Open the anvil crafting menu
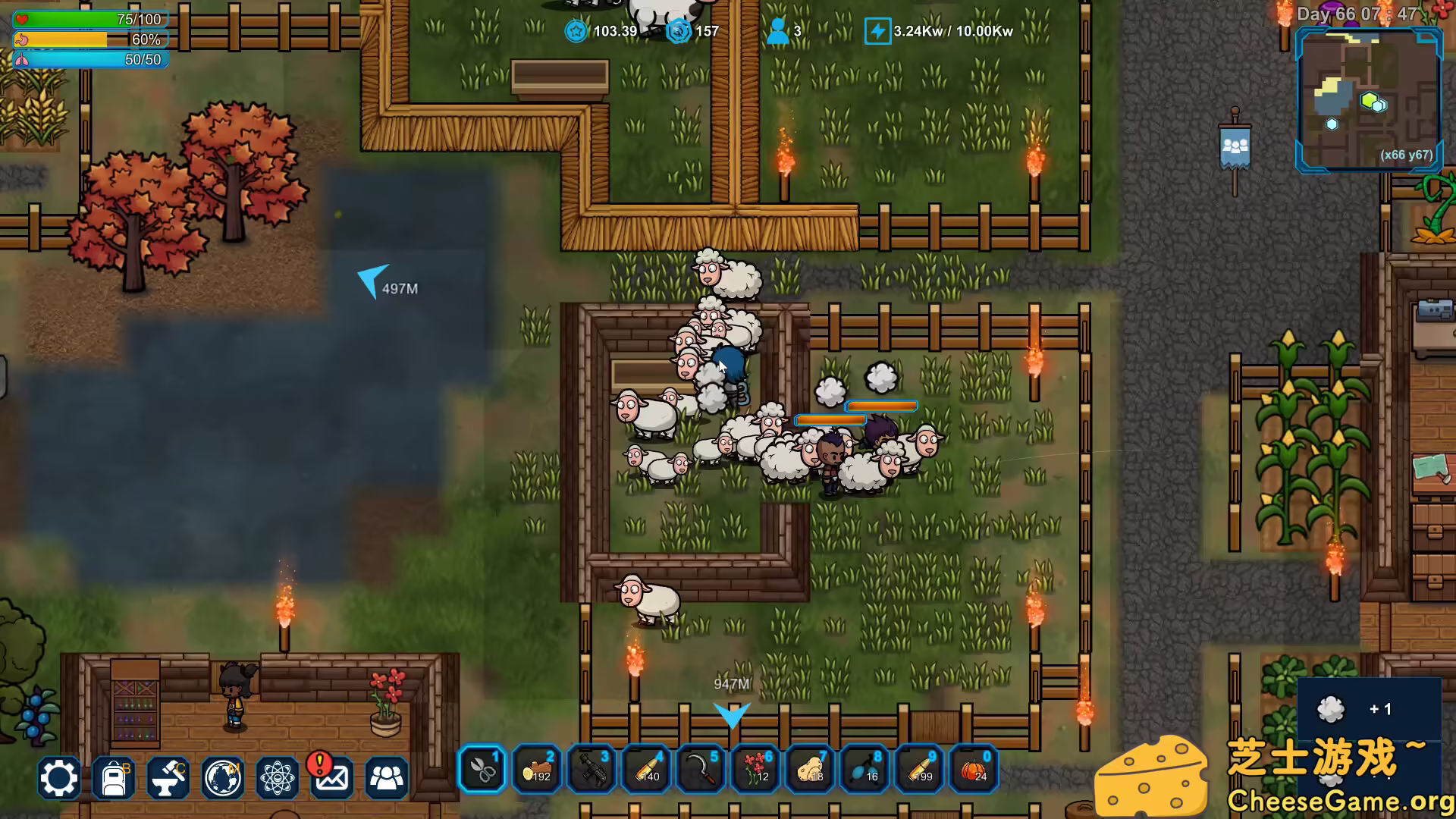The width and height of the screenshot is (1456, 819). click(x=168, y=778)
